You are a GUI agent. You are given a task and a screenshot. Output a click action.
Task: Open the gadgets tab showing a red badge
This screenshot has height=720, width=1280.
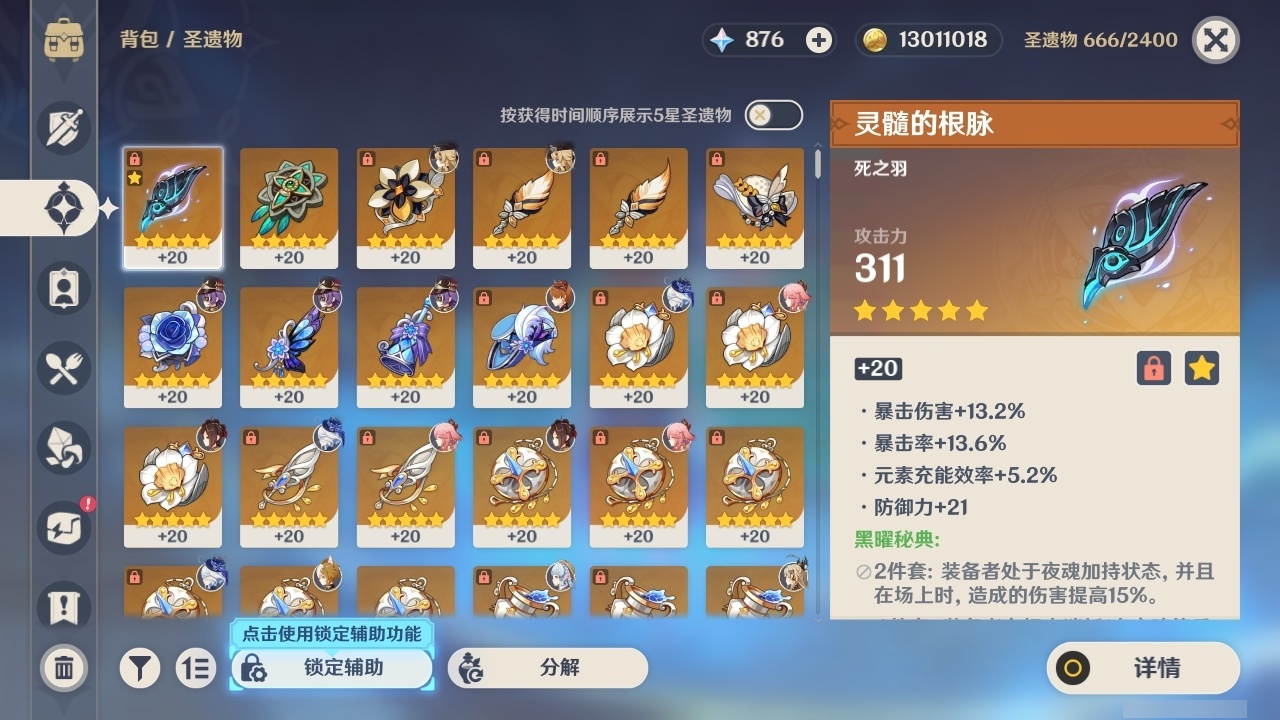click(x=62, y=528)
